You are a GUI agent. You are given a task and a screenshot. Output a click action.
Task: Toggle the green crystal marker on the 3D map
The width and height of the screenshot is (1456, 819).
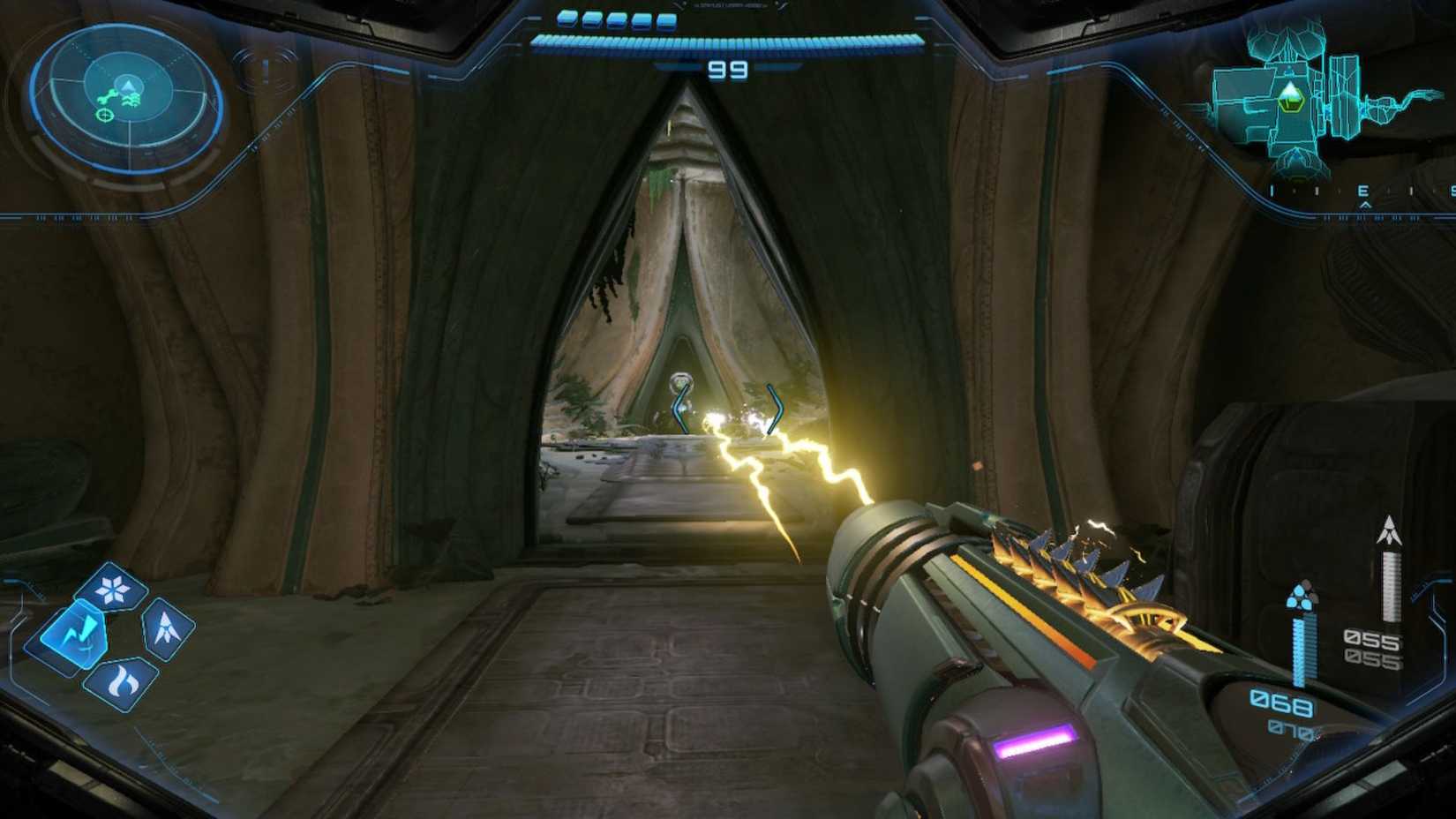[x=1291, y=99]
